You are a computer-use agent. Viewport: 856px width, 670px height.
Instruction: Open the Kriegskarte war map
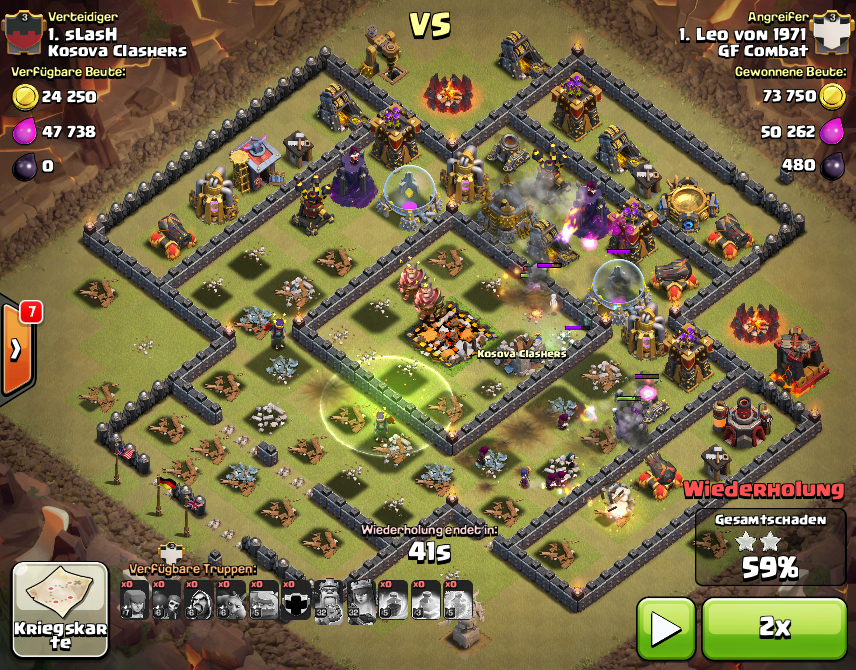(x=60, y=609)
